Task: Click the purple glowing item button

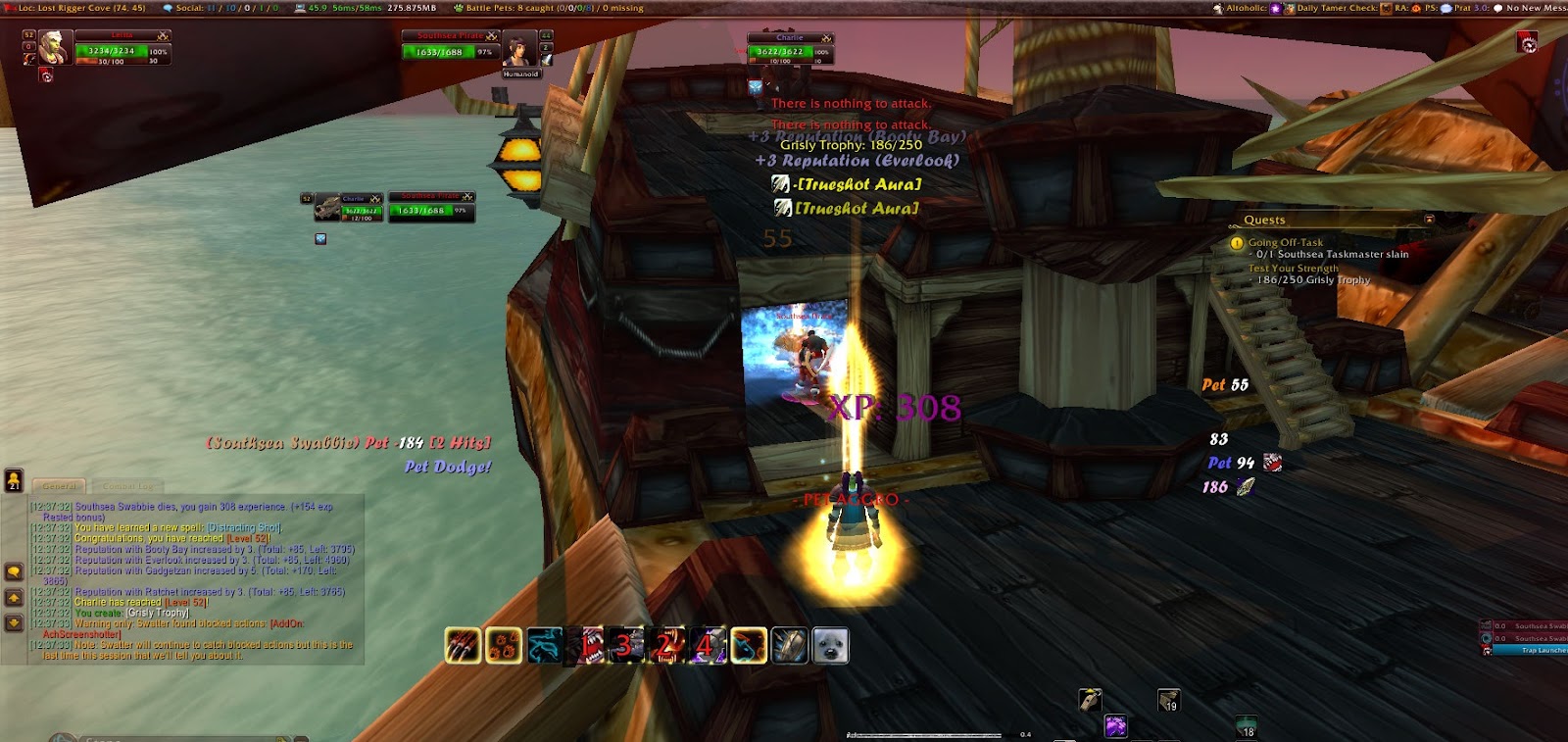Action: [1115, 726]
